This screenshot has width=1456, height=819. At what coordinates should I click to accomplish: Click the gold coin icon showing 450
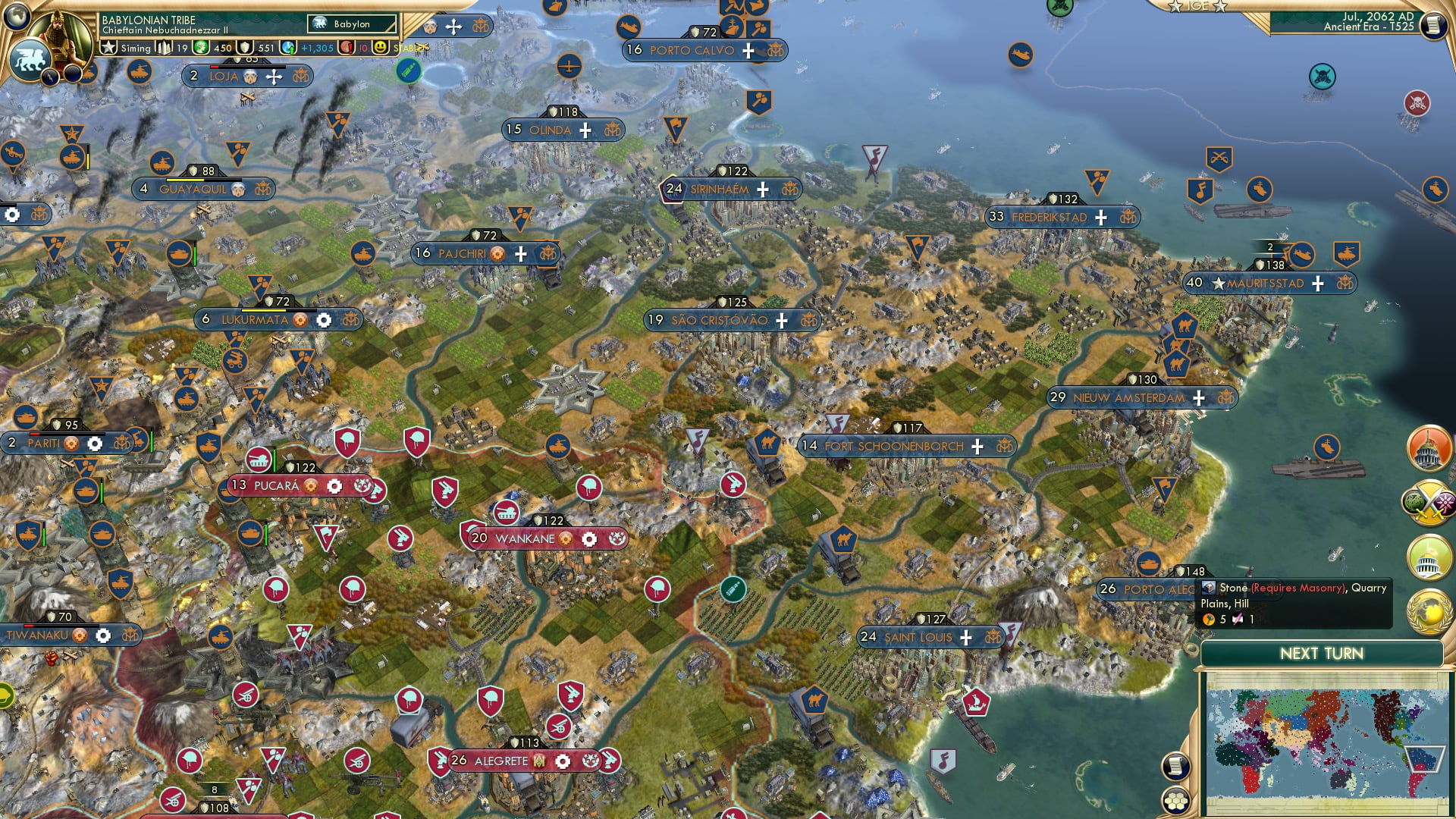point(200,48)
